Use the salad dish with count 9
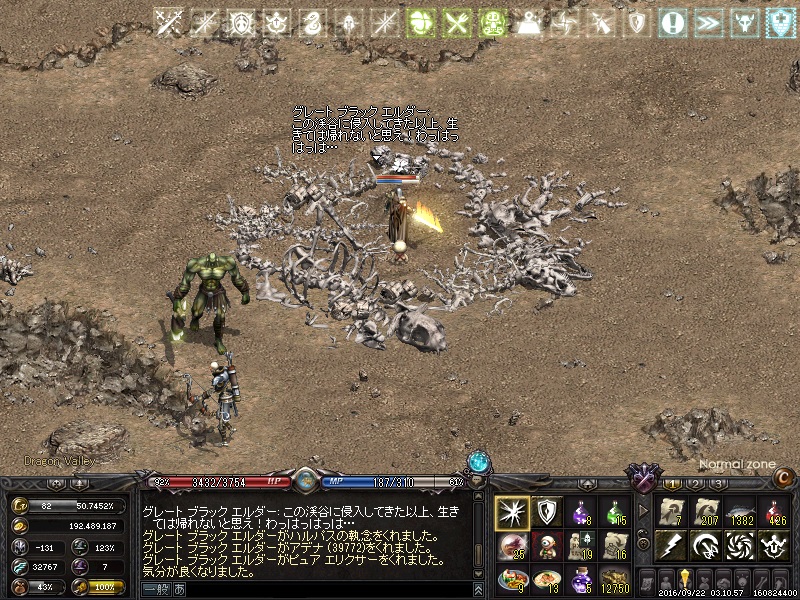 point(512,580)
